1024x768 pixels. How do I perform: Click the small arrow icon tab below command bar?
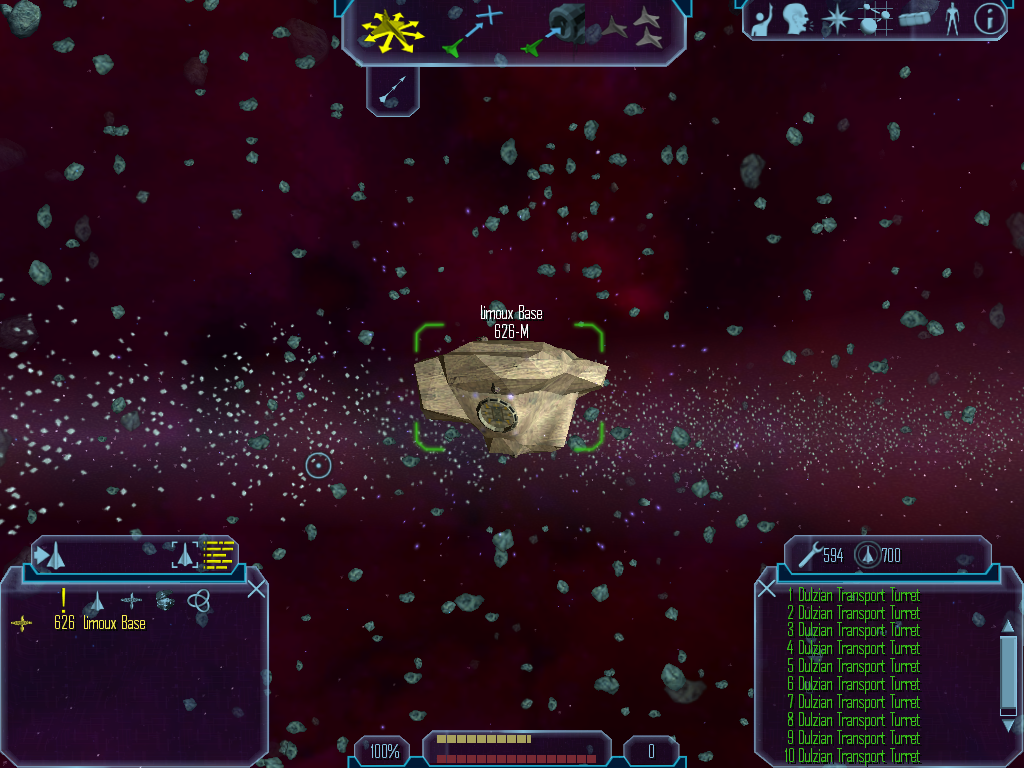click(x=392, y=91)
